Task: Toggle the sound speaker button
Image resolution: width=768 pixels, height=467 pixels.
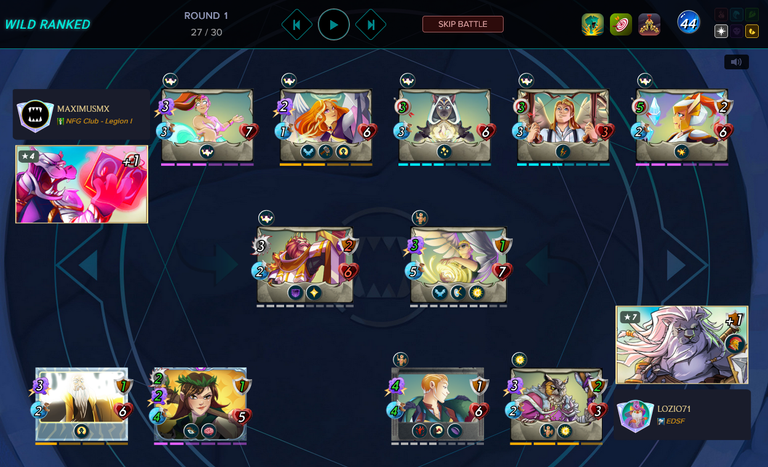Action: point(736,62)
